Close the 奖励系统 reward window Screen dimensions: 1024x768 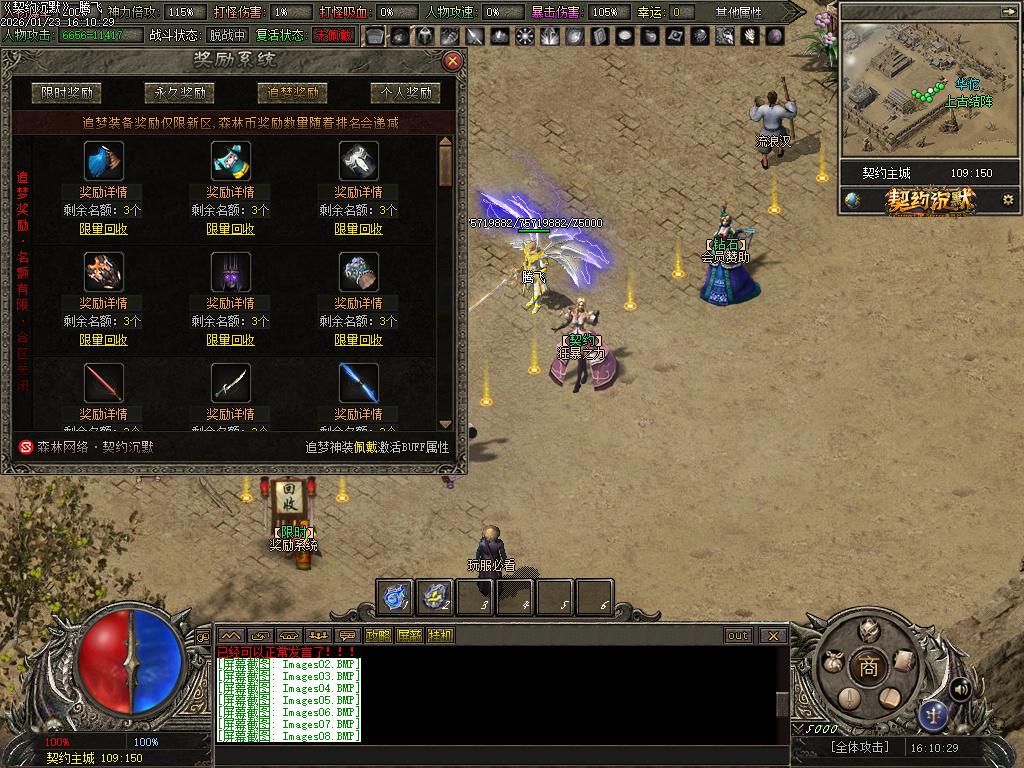tap(453, 61)
